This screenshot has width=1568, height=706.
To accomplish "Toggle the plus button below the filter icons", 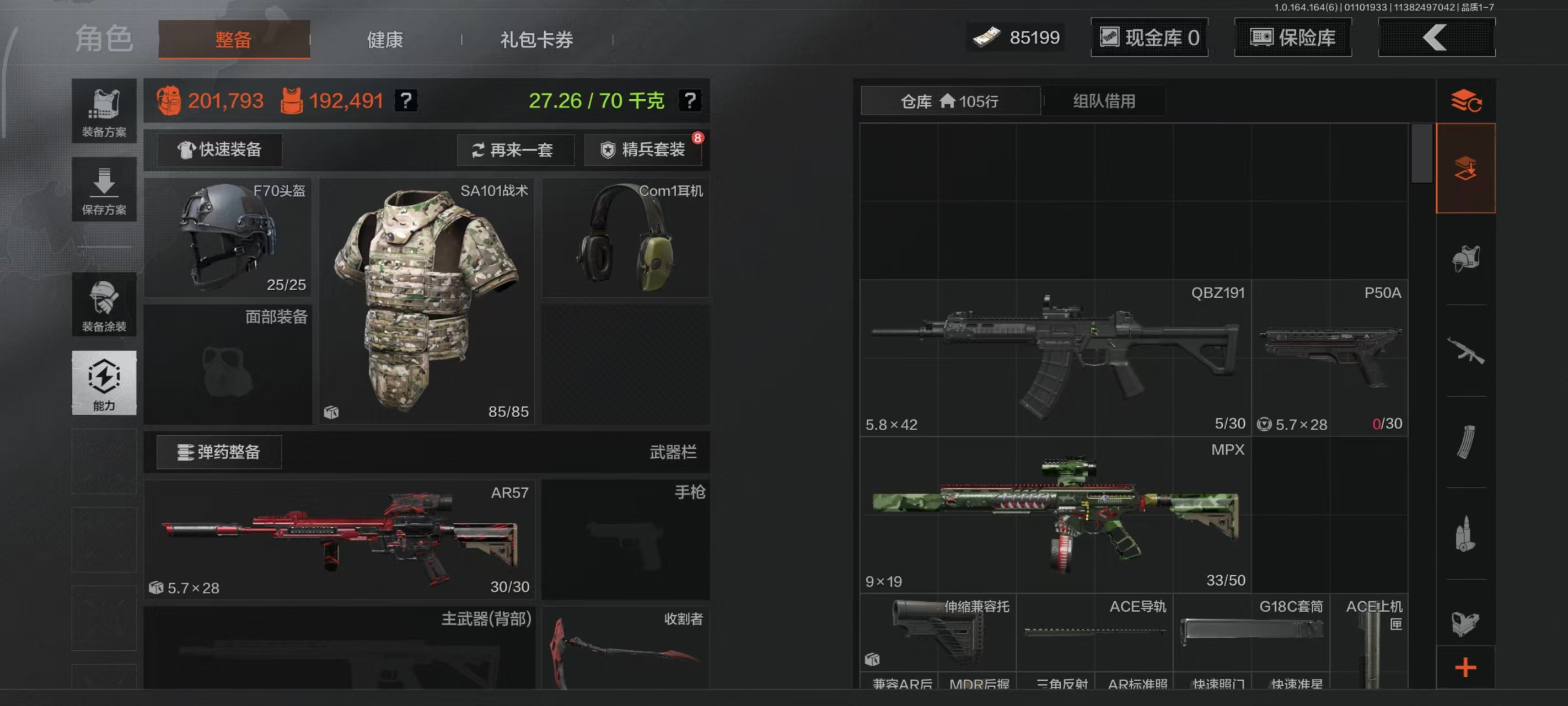I will (x=1466, y=667).
